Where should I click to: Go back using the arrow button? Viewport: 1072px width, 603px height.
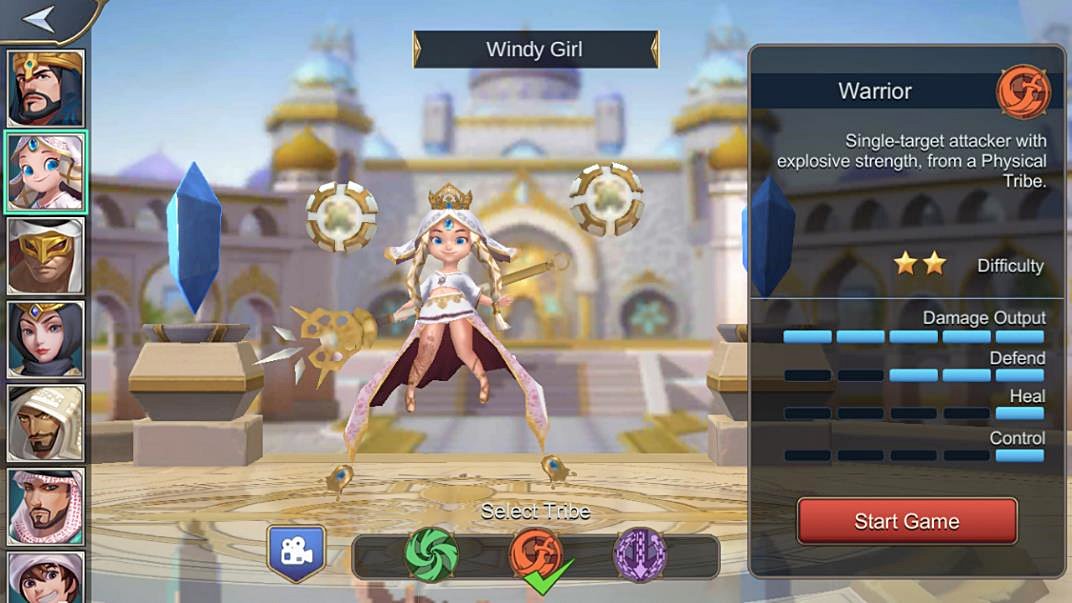[x=39, y=19]
